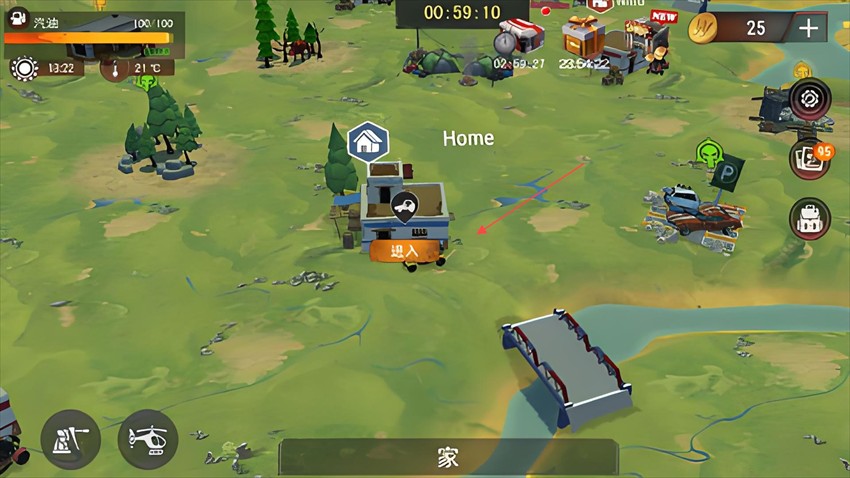Open the red-striped crate with stopwatch
The height and width of the screenshot is (478, 850).
(518, 37)
